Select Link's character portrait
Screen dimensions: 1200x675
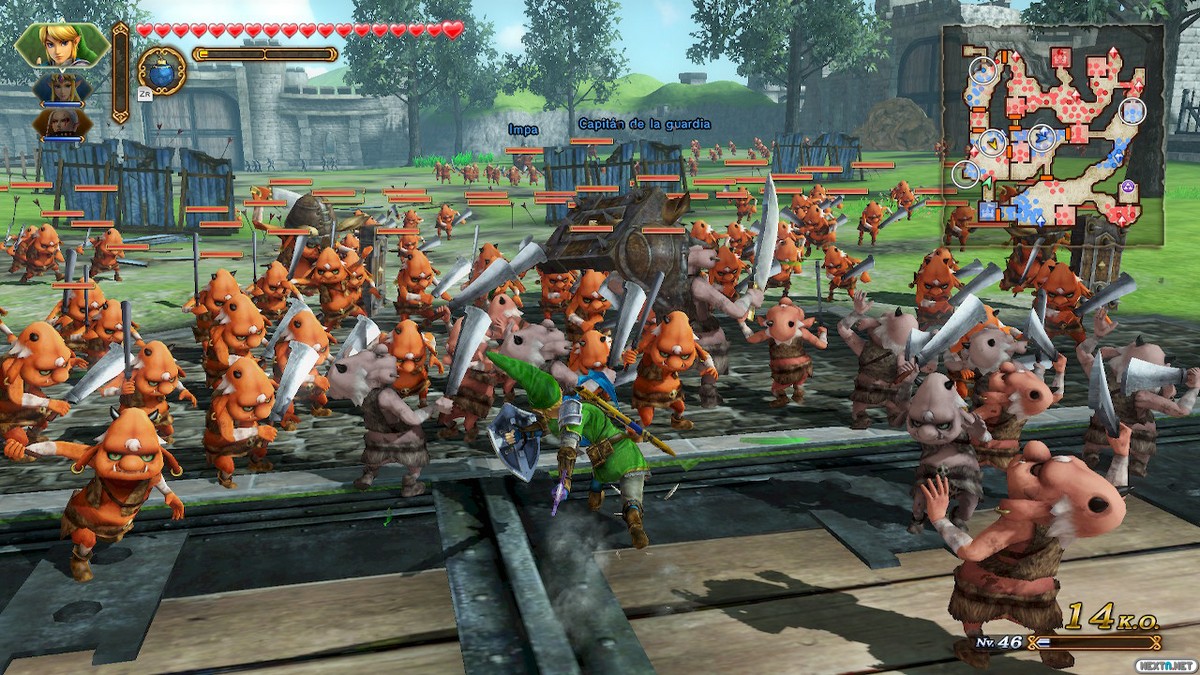click(x=62, y=44)
